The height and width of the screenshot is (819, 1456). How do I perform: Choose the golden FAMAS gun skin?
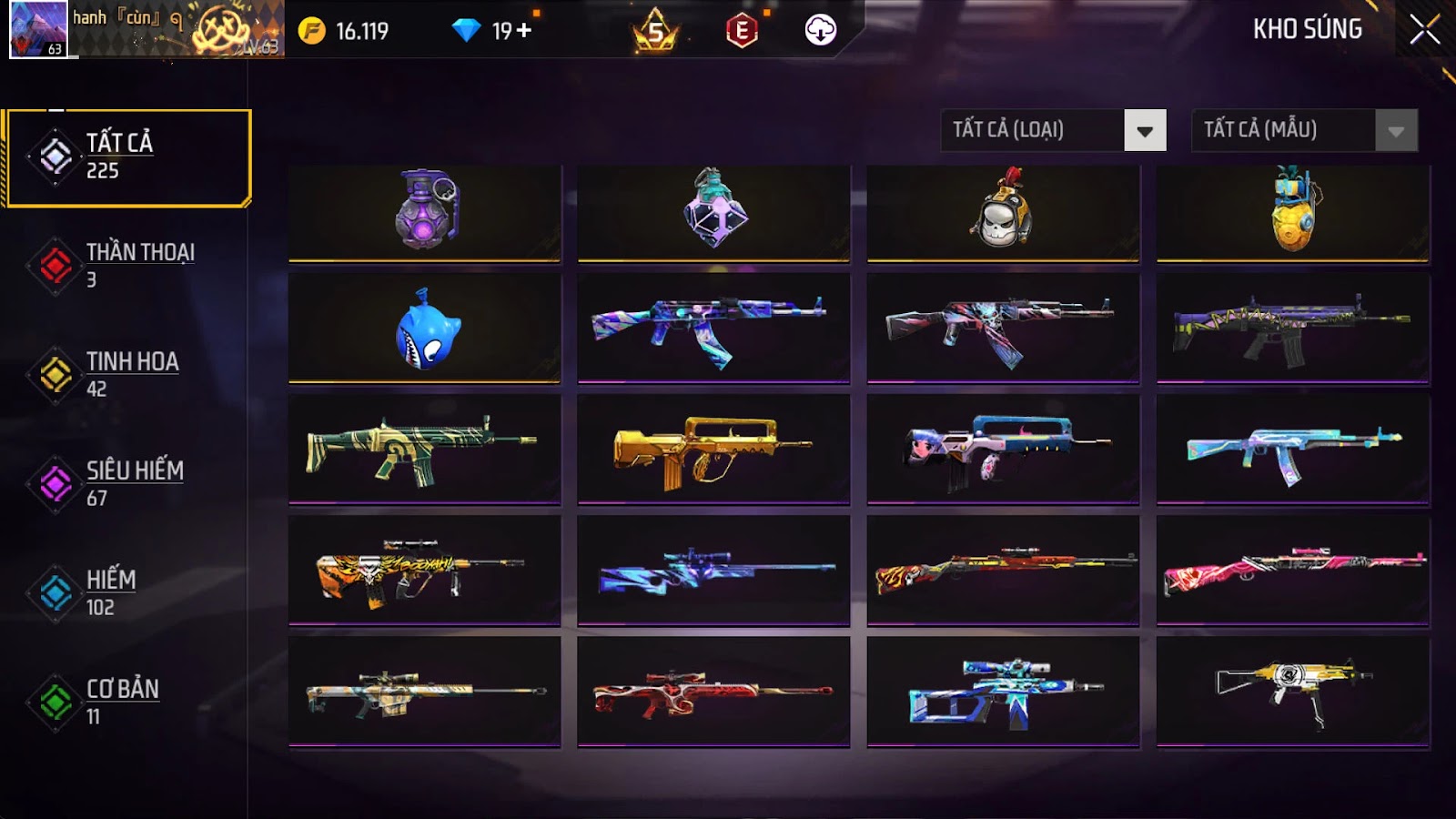click(x=713, y=450)
